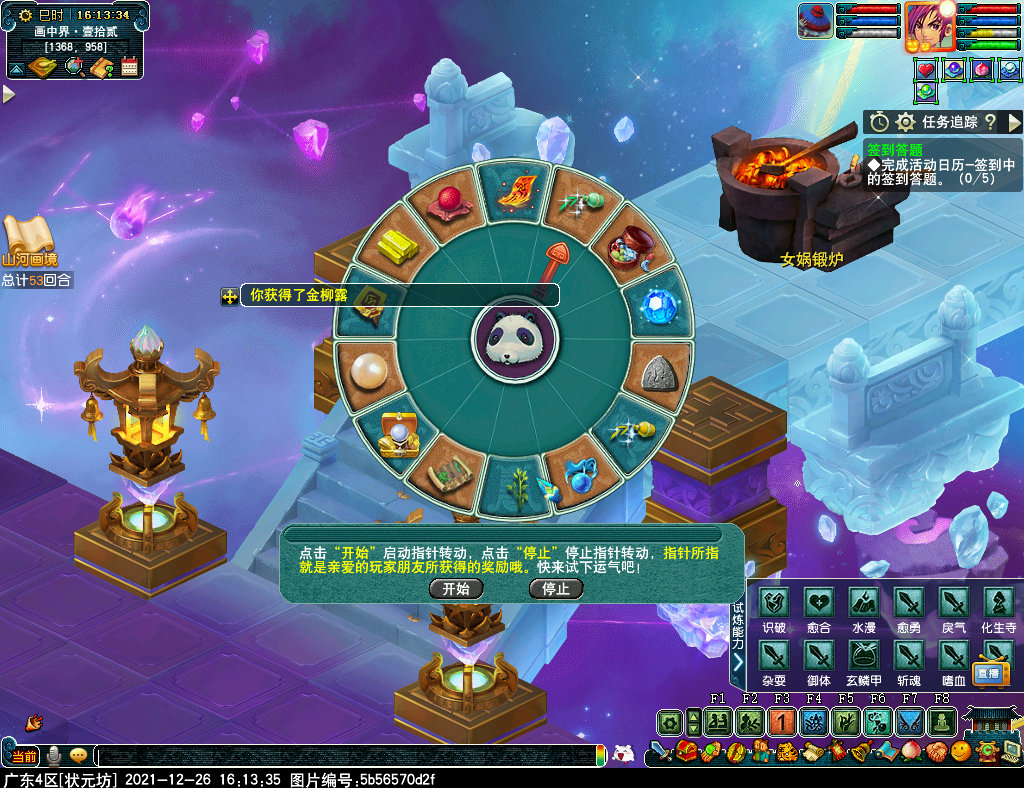Click the pet portrait with red hat
The image size is (1024, 788).
tap(815, 21)
